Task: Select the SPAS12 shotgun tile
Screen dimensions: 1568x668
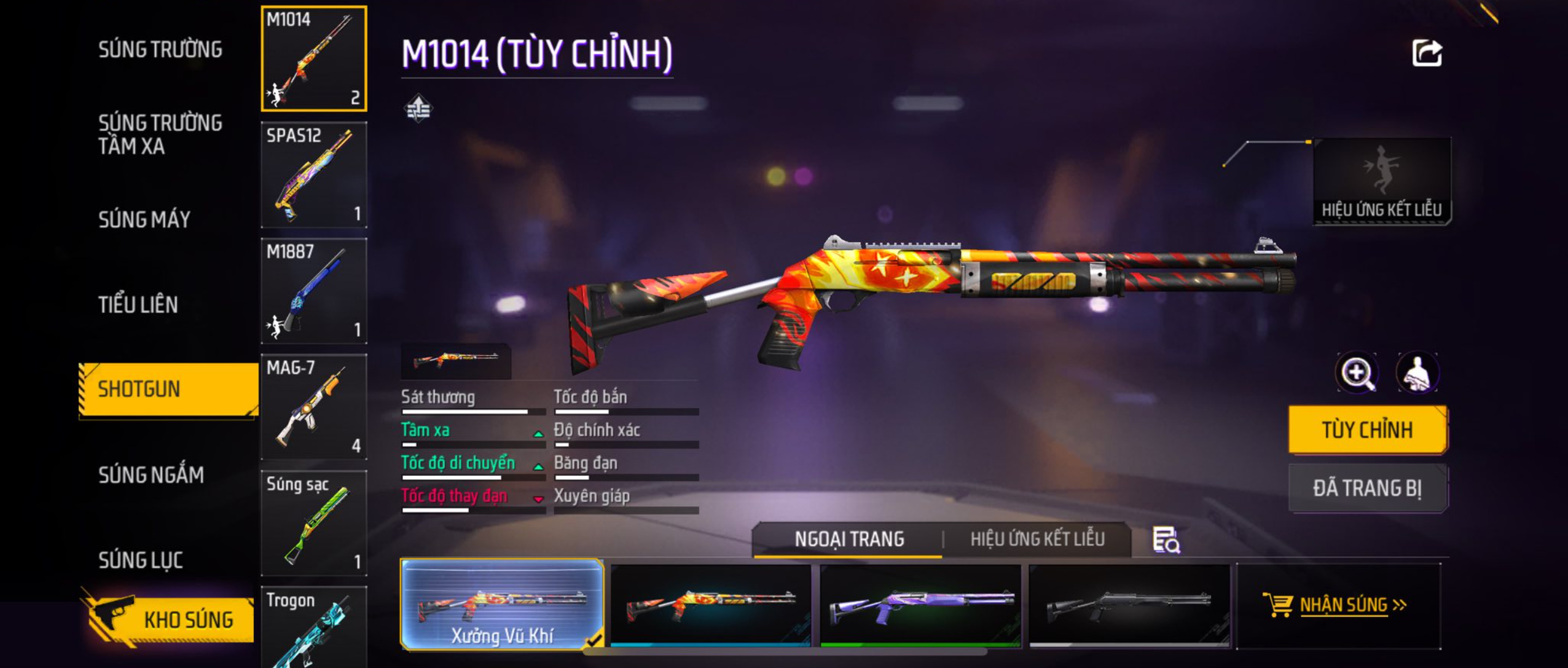Action: point(314,175)
